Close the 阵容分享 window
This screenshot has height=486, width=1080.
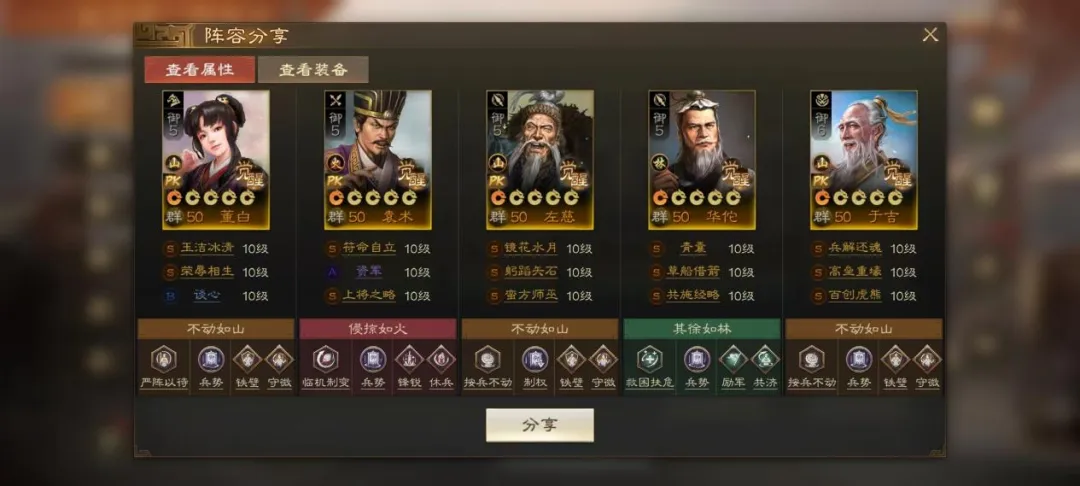930,35
